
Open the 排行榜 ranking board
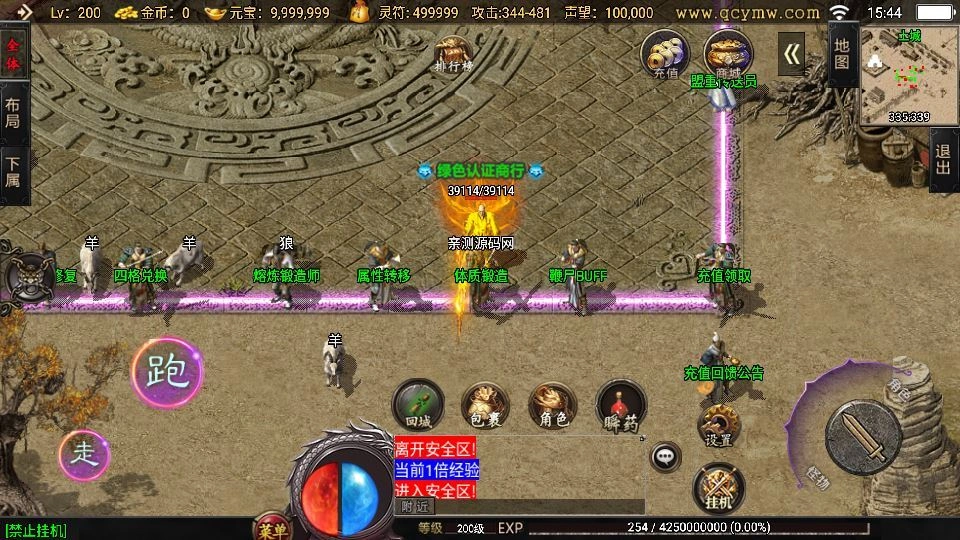(453, 54)
